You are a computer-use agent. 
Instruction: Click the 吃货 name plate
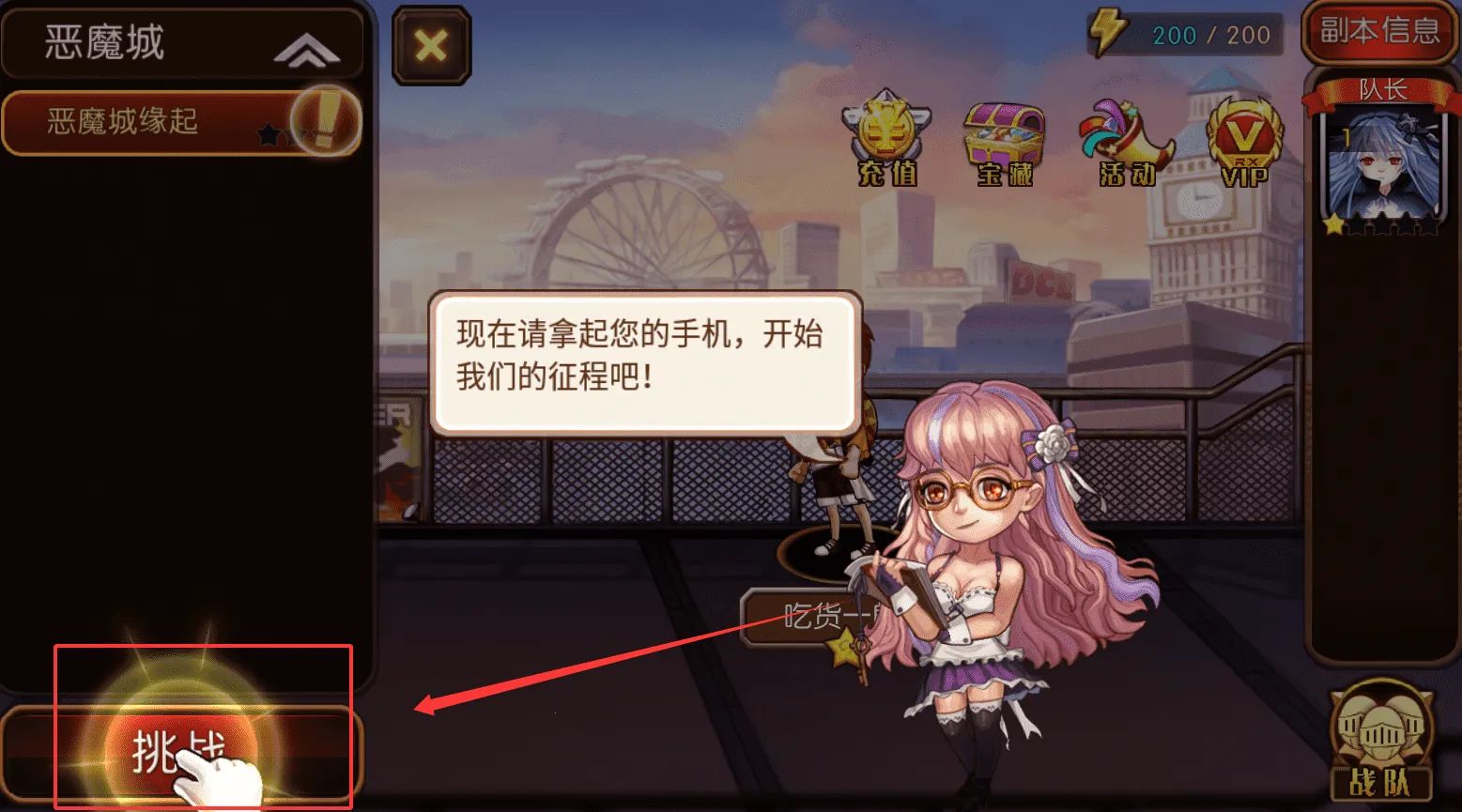click(817, 618)
